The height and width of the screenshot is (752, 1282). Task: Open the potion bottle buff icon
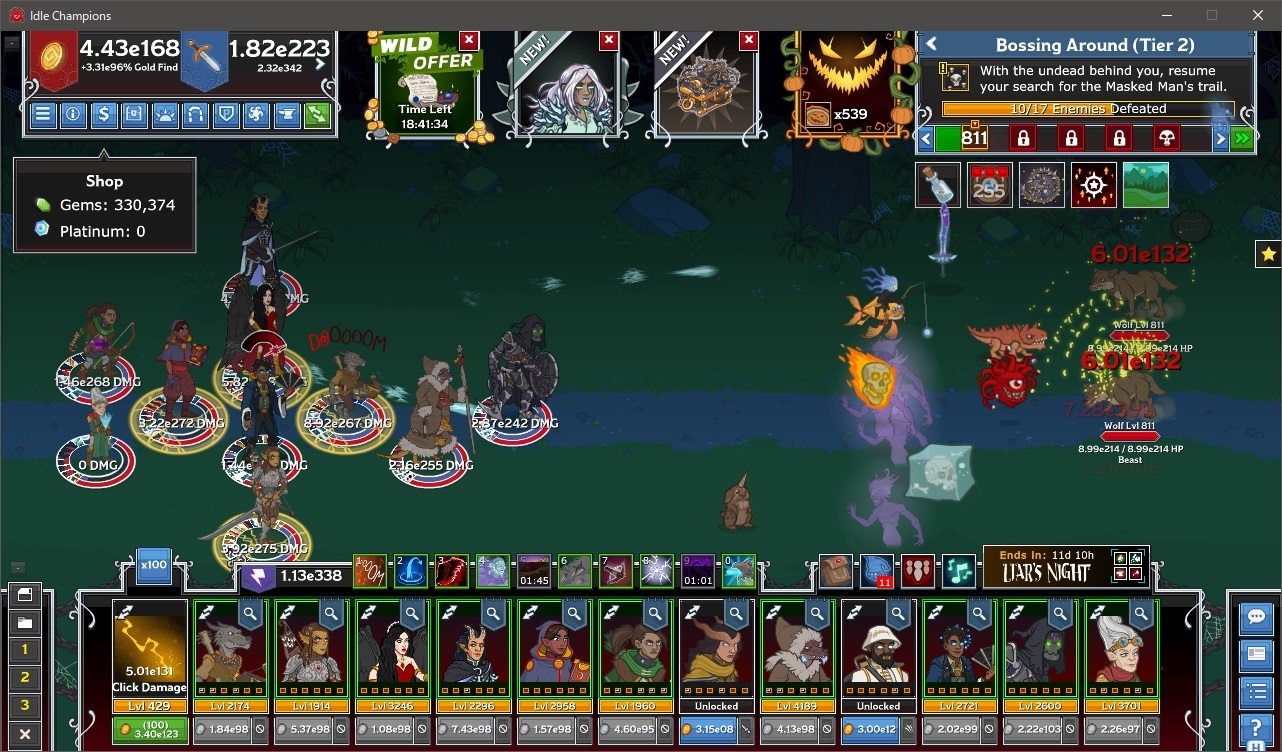pos(938,186)
